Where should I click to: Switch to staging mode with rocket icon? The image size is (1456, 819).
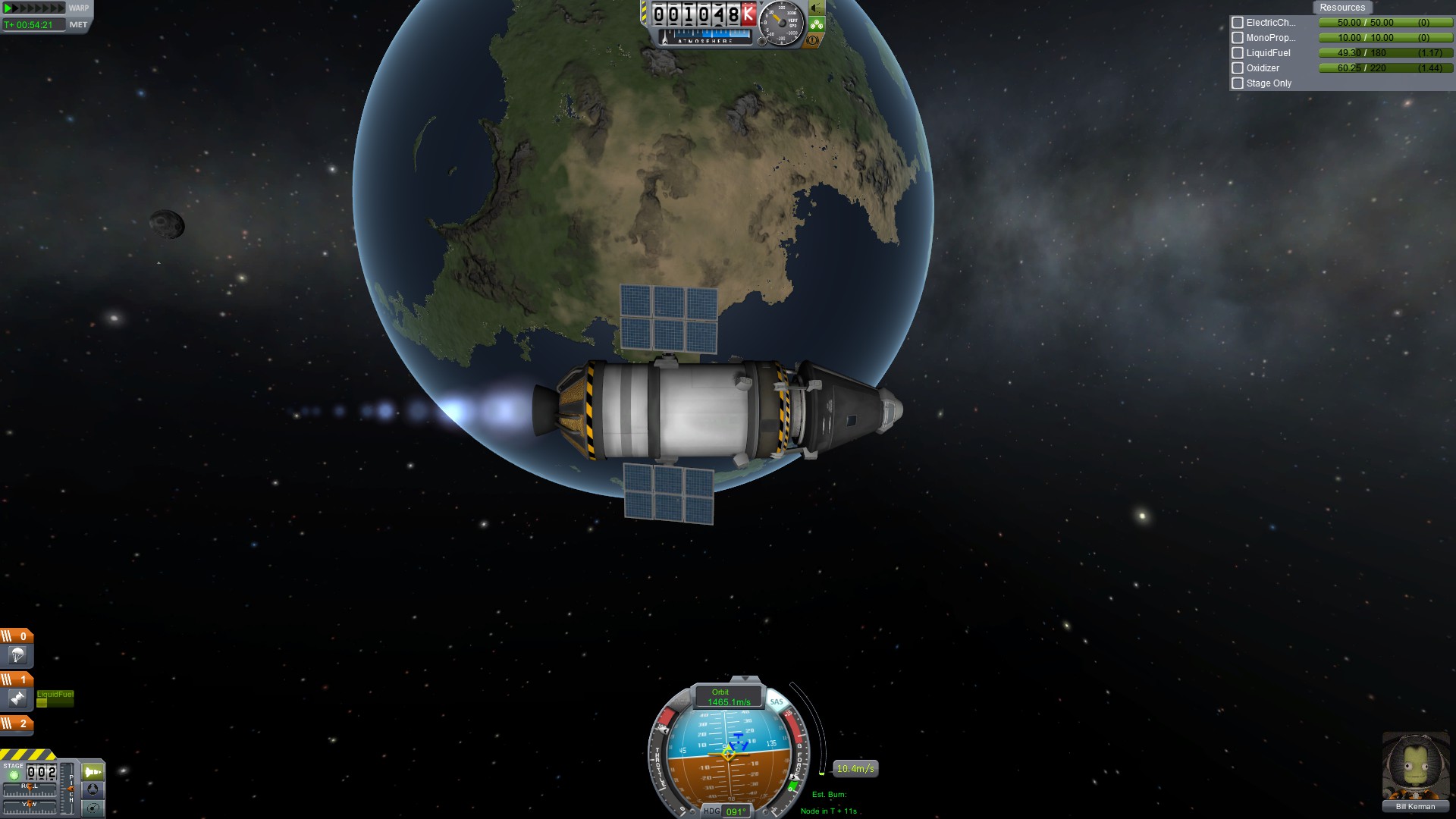(x=93, y=772)
